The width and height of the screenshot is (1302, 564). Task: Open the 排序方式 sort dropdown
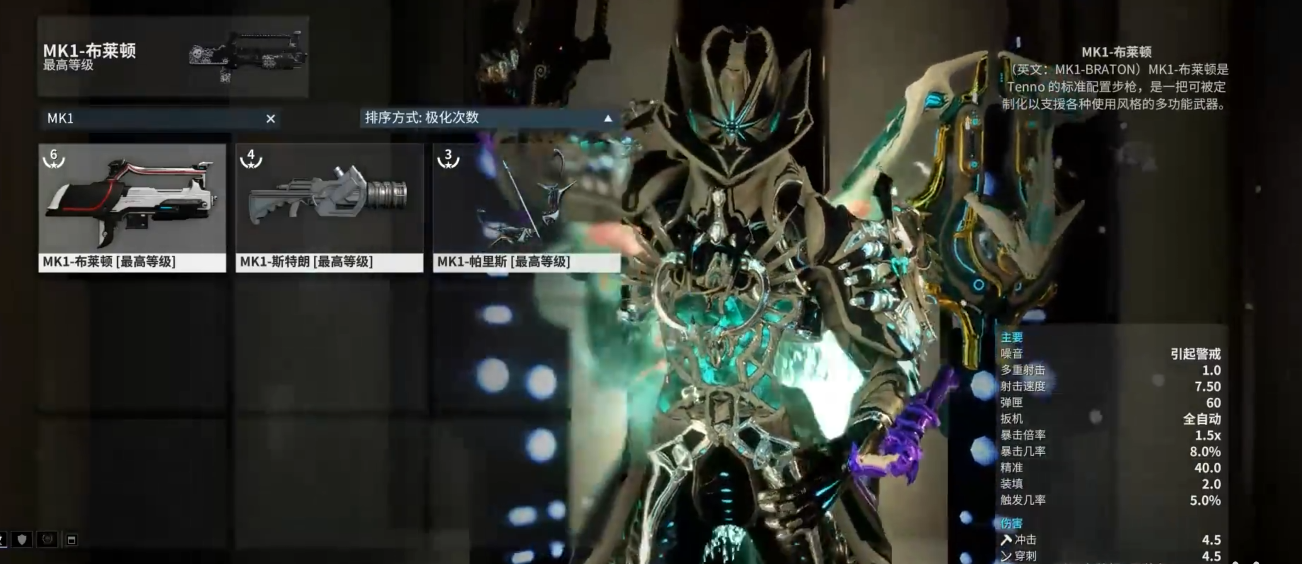tap(490, 118)
